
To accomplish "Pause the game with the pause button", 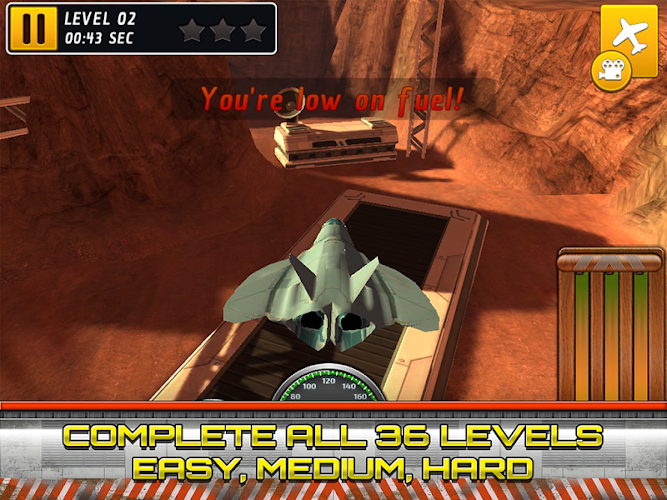I will 33,29.
